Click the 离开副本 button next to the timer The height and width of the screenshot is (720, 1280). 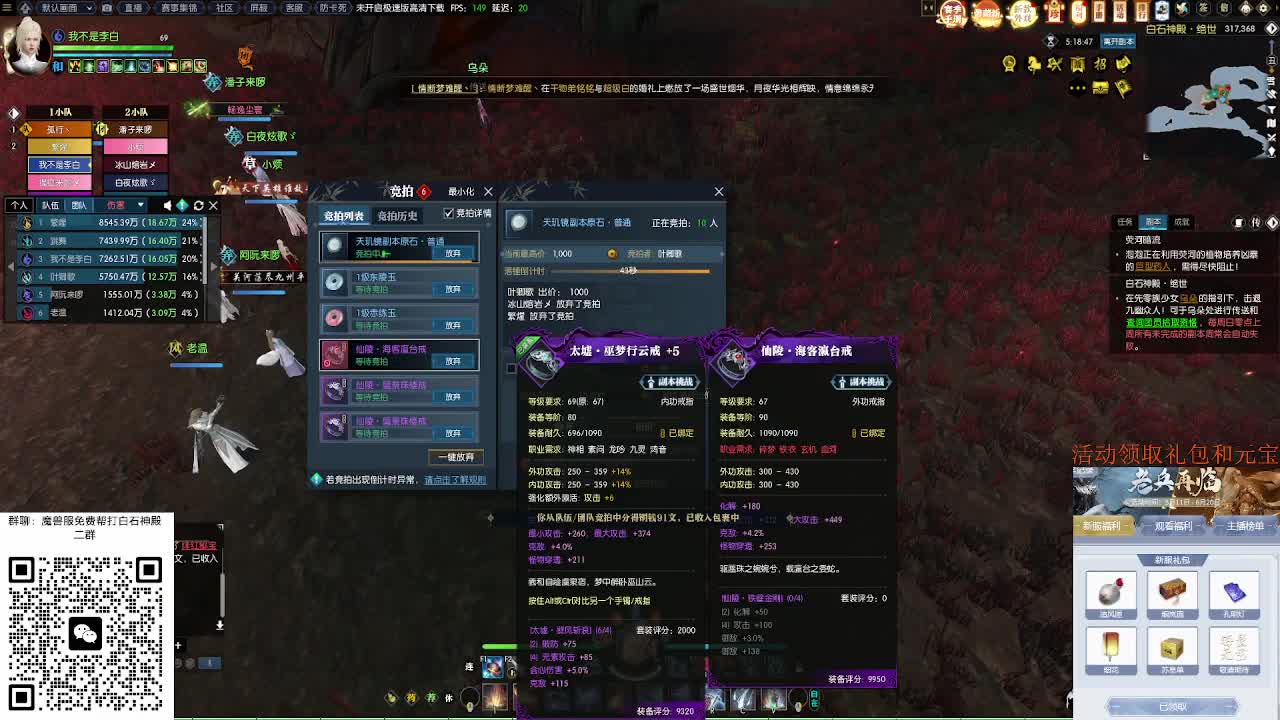coord(1117,42)
